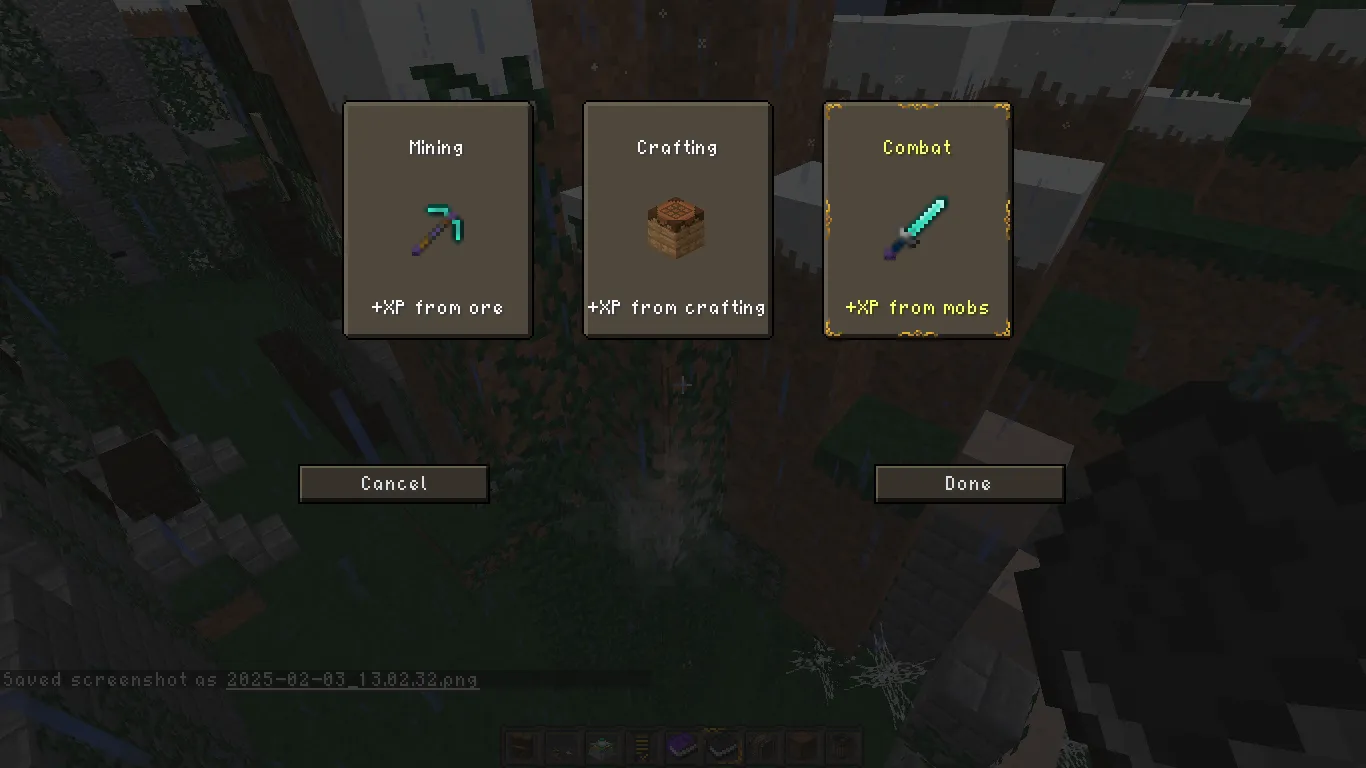This screenshot has height=768, width=1366.
Task: Click the diamond sword icon on Combat card
Action: click(917, 225)
